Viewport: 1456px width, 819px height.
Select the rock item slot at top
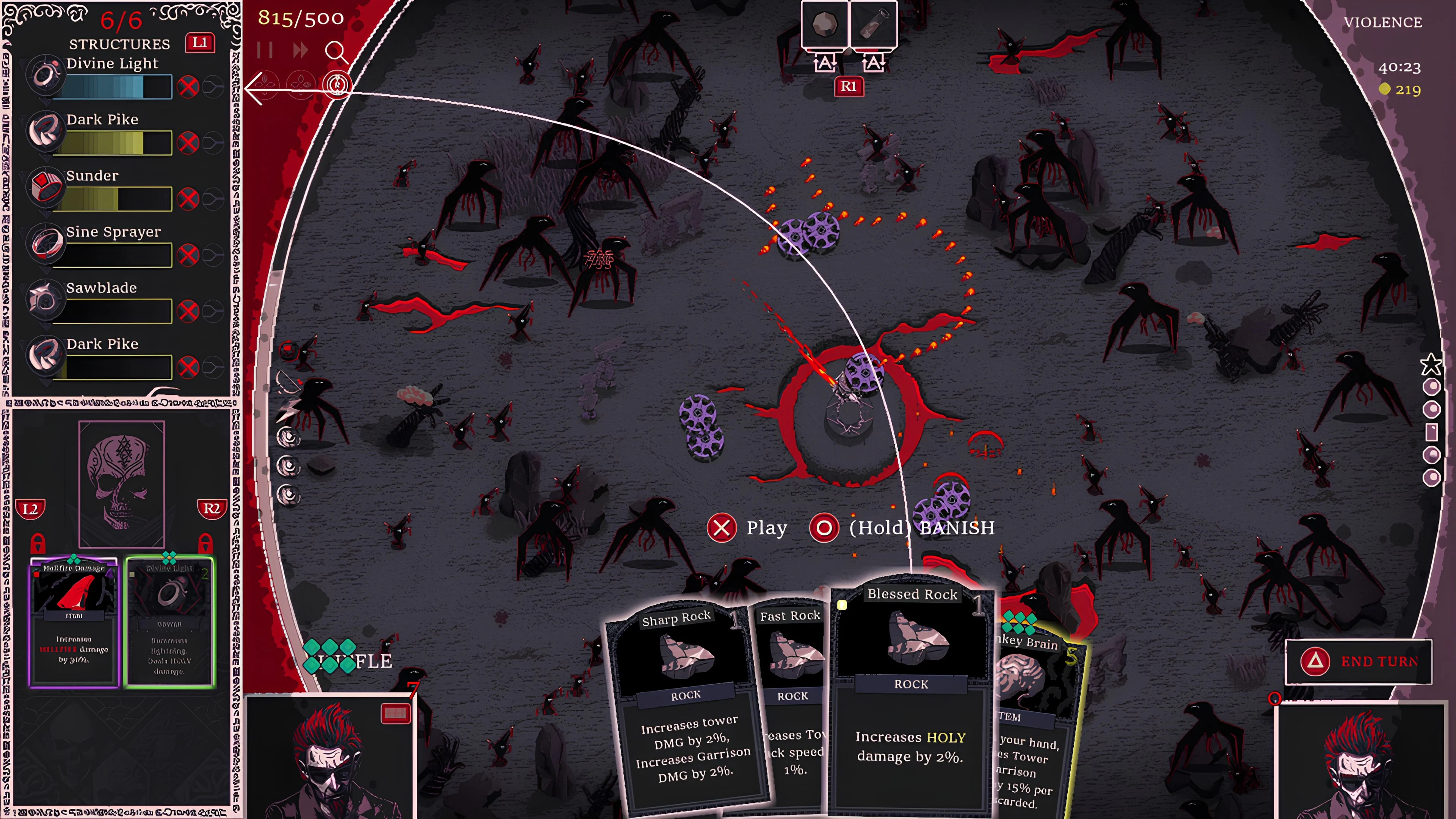point(825,25)
